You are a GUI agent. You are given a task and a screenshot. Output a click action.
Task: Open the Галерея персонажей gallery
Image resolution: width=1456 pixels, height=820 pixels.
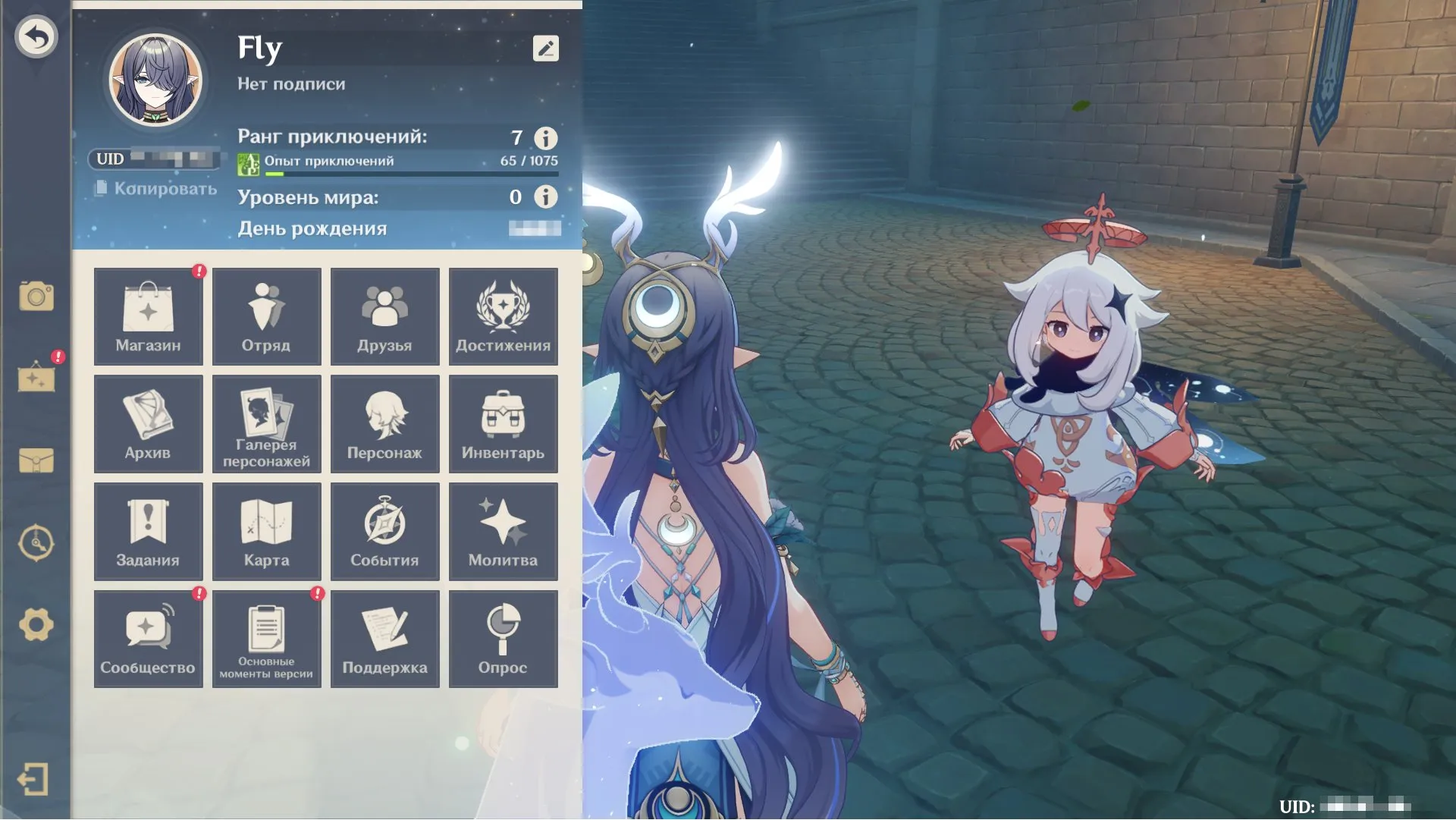[x=266, y=424]
